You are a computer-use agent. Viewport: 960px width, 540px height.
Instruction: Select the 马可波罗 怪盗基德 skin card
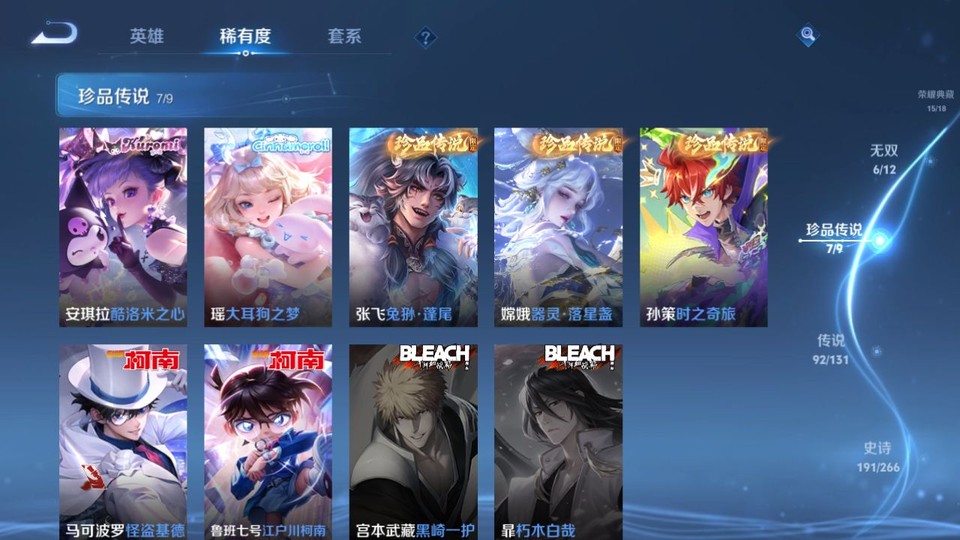[x=123, y=442]
